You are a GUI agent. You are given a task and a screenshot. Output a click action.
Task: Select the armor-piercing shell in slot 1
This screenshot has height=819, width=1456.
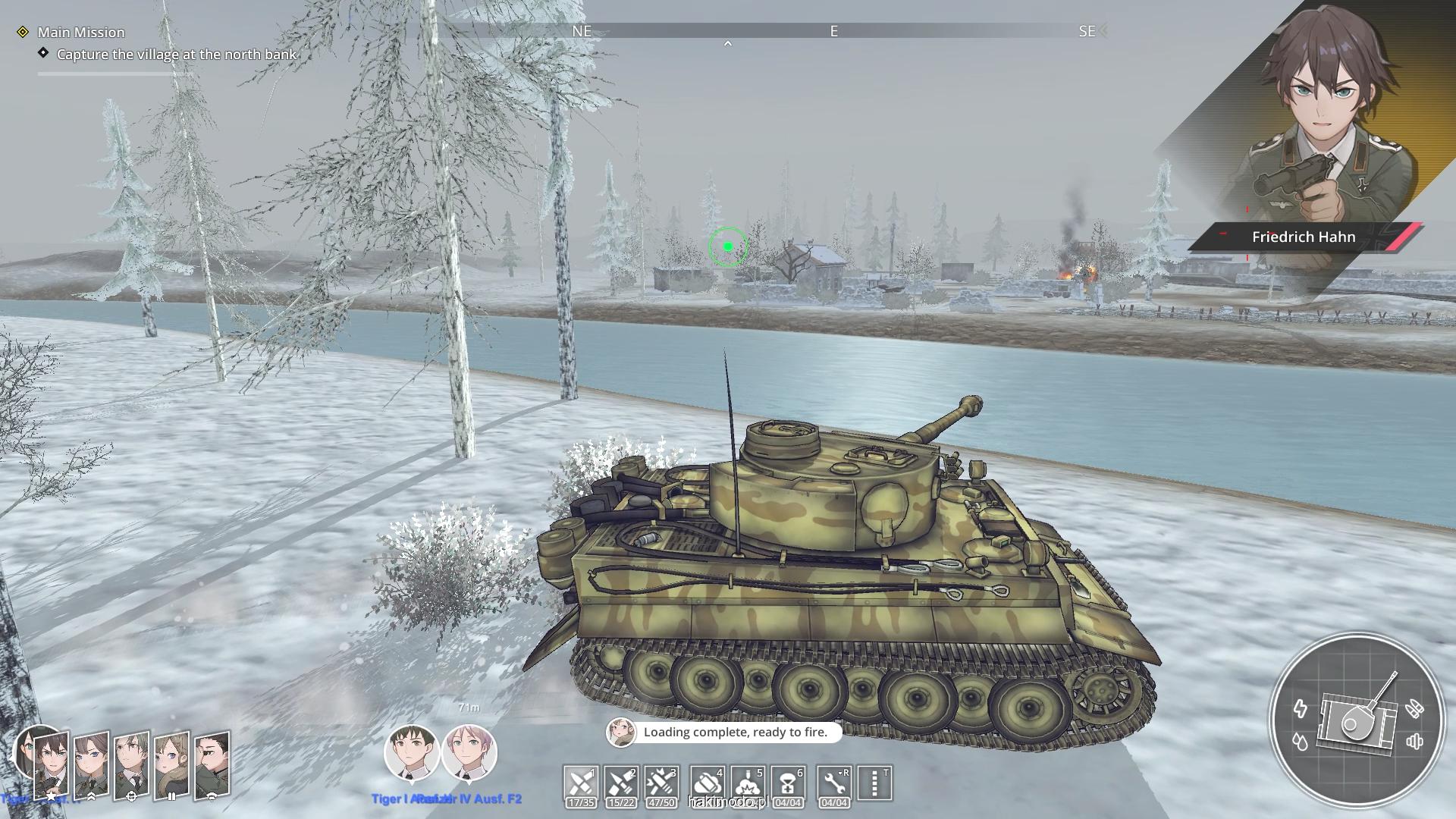[x=581, y=783]
